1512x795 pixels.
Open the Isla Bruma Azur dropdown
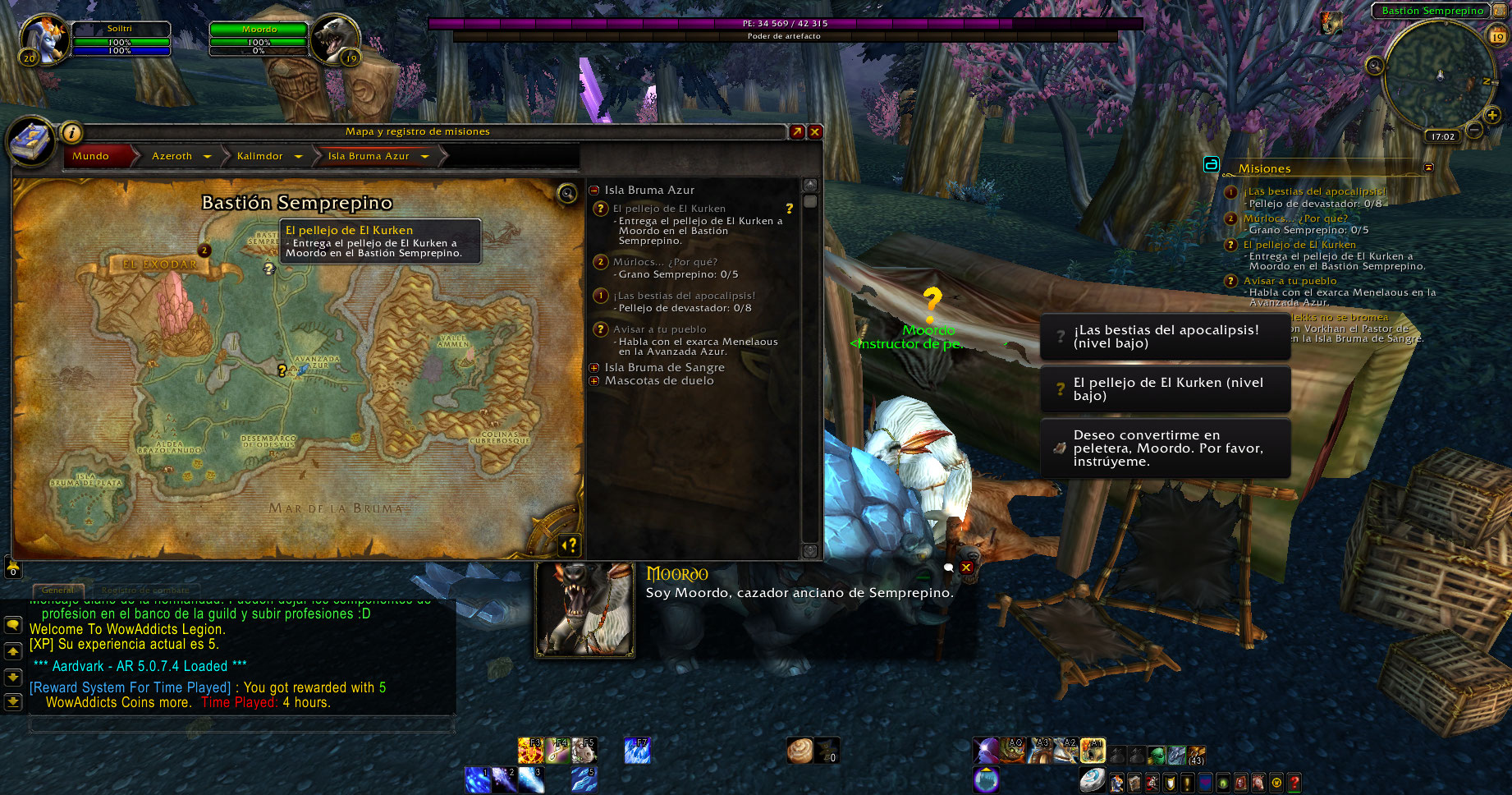425,156
